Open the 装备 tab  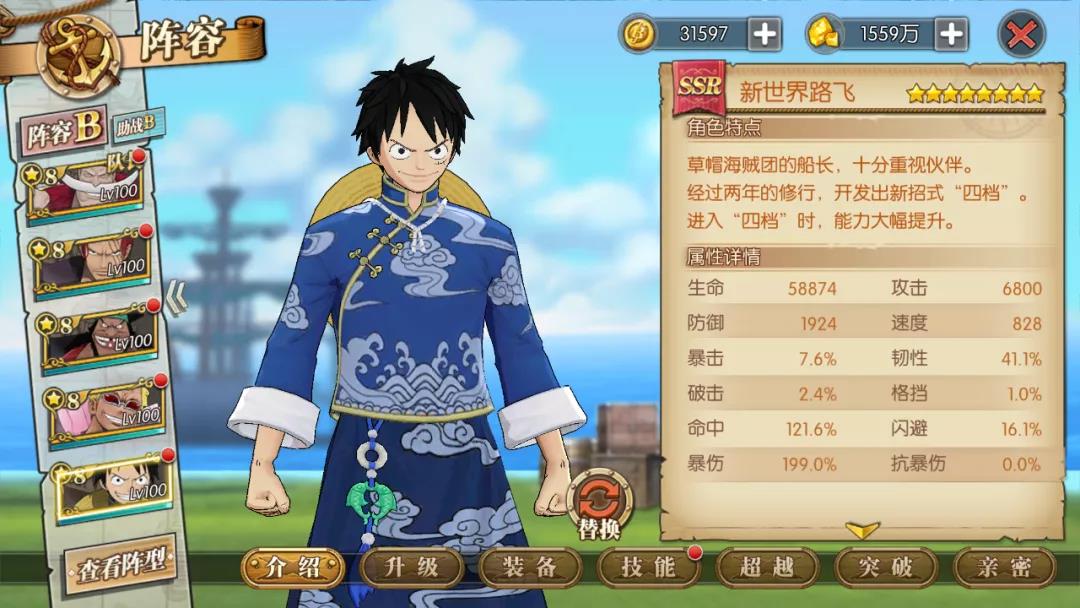coord(530,568)
